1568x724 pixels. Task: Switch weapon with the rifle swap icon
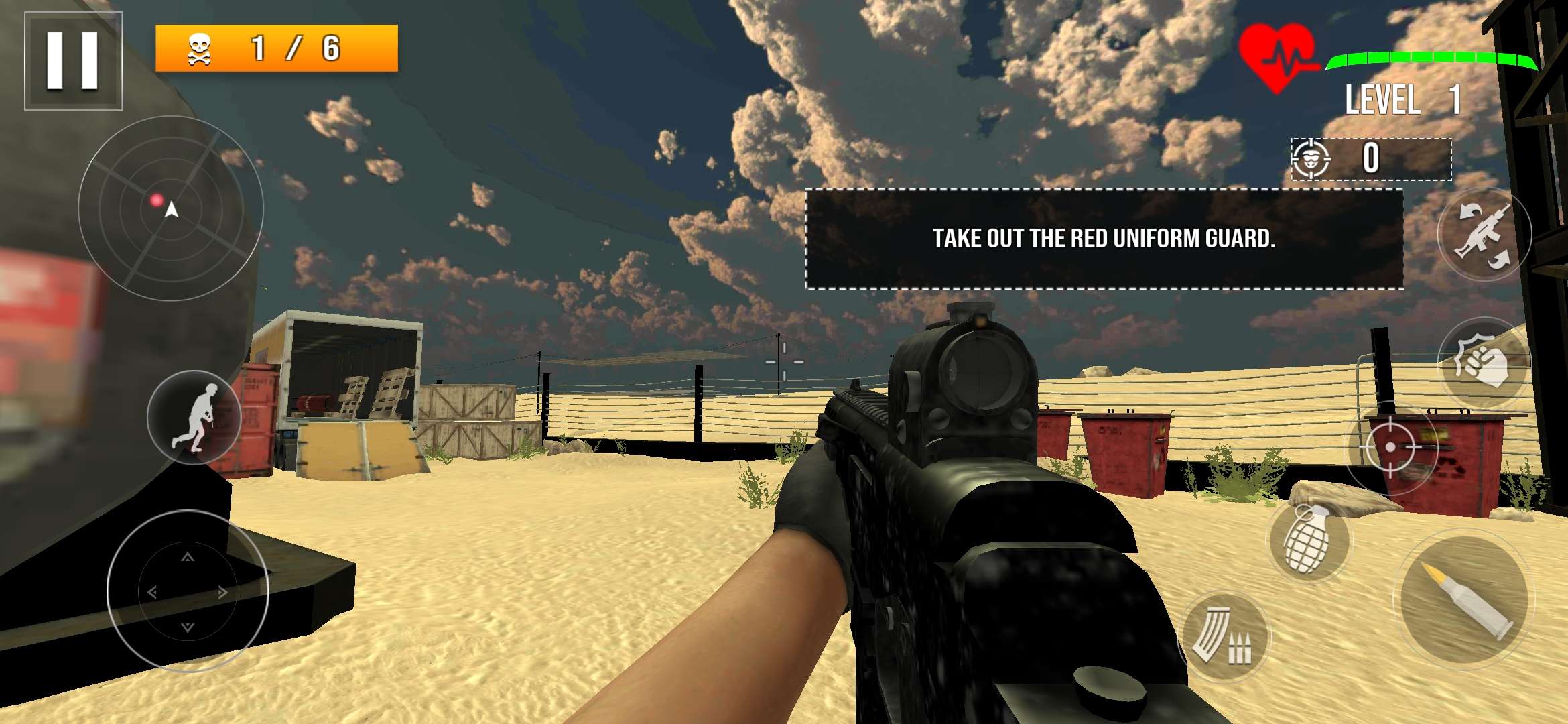click(1484, 233)
